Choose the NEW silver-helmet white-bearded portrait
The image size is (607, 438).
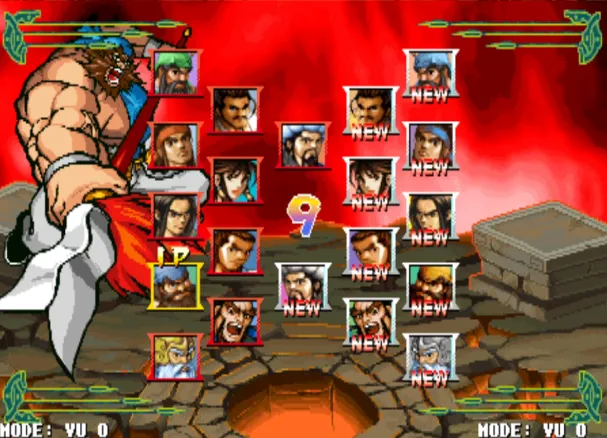tap(431, 357)
